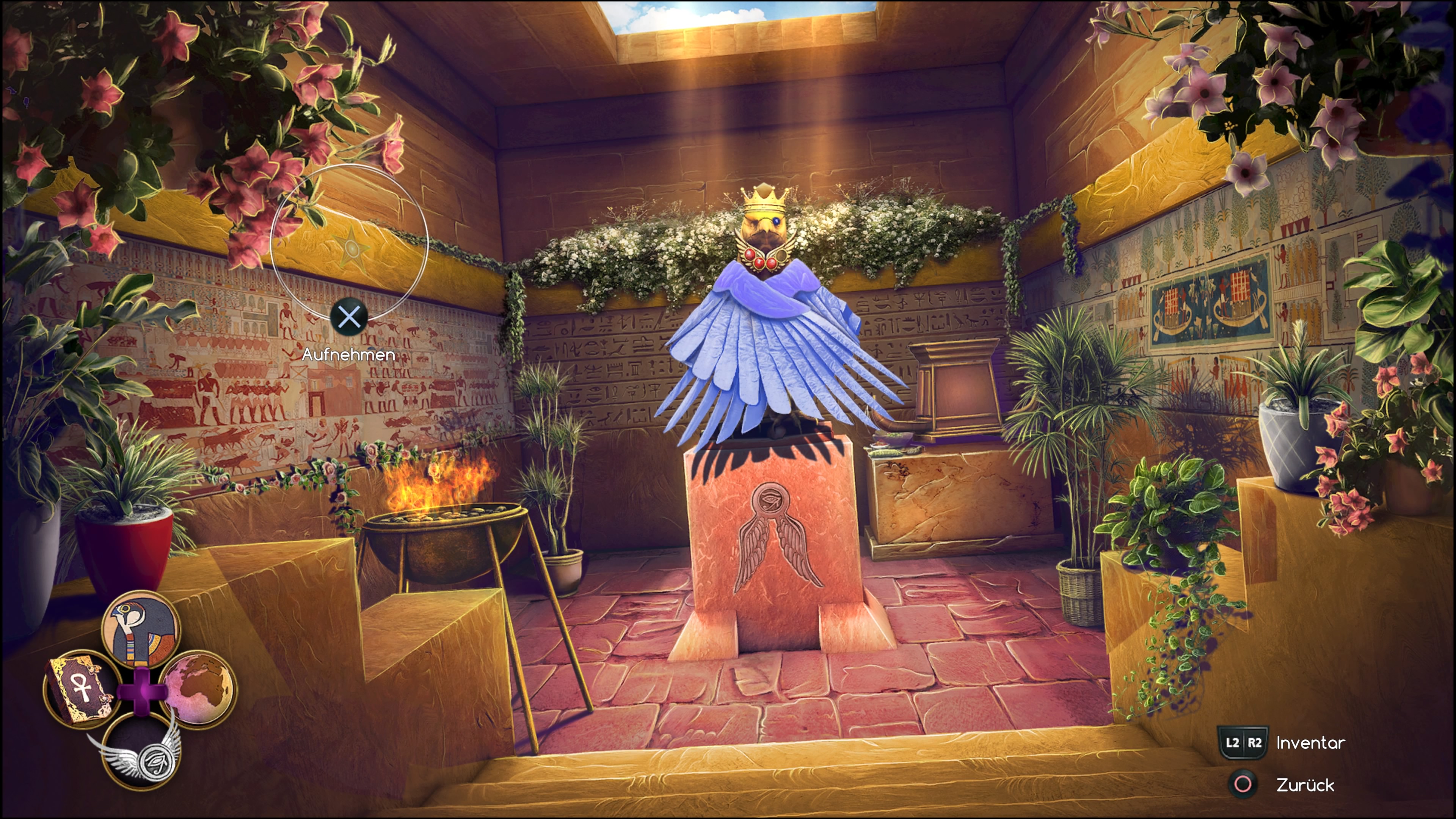Open the ankh journal book
This screenshot has width=1456, height=819.
pos(81,689)
